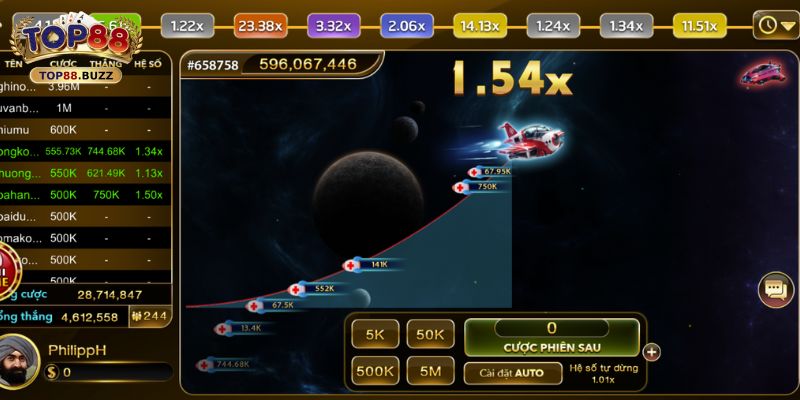Choose the 50K bet chip
The height and width of the screenshot is (400, 800).
click(x=430, y=336)
